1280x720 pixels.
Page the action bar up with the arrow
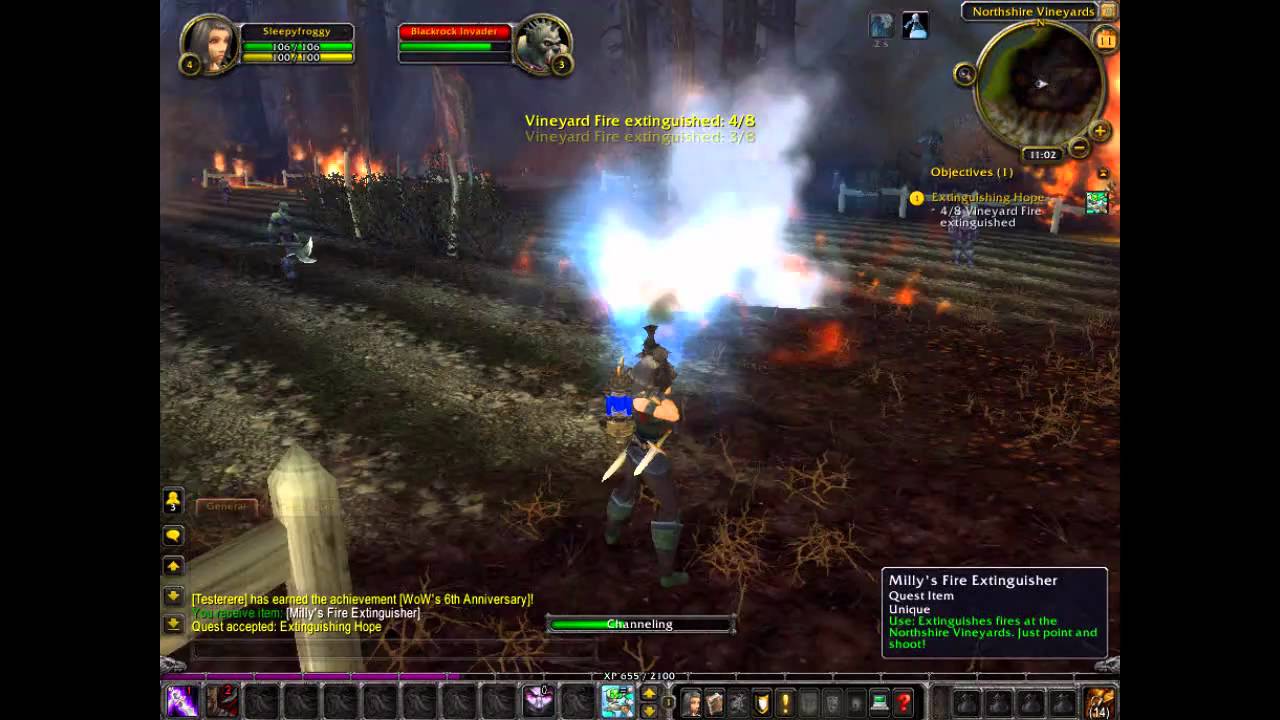pos(649,693)
